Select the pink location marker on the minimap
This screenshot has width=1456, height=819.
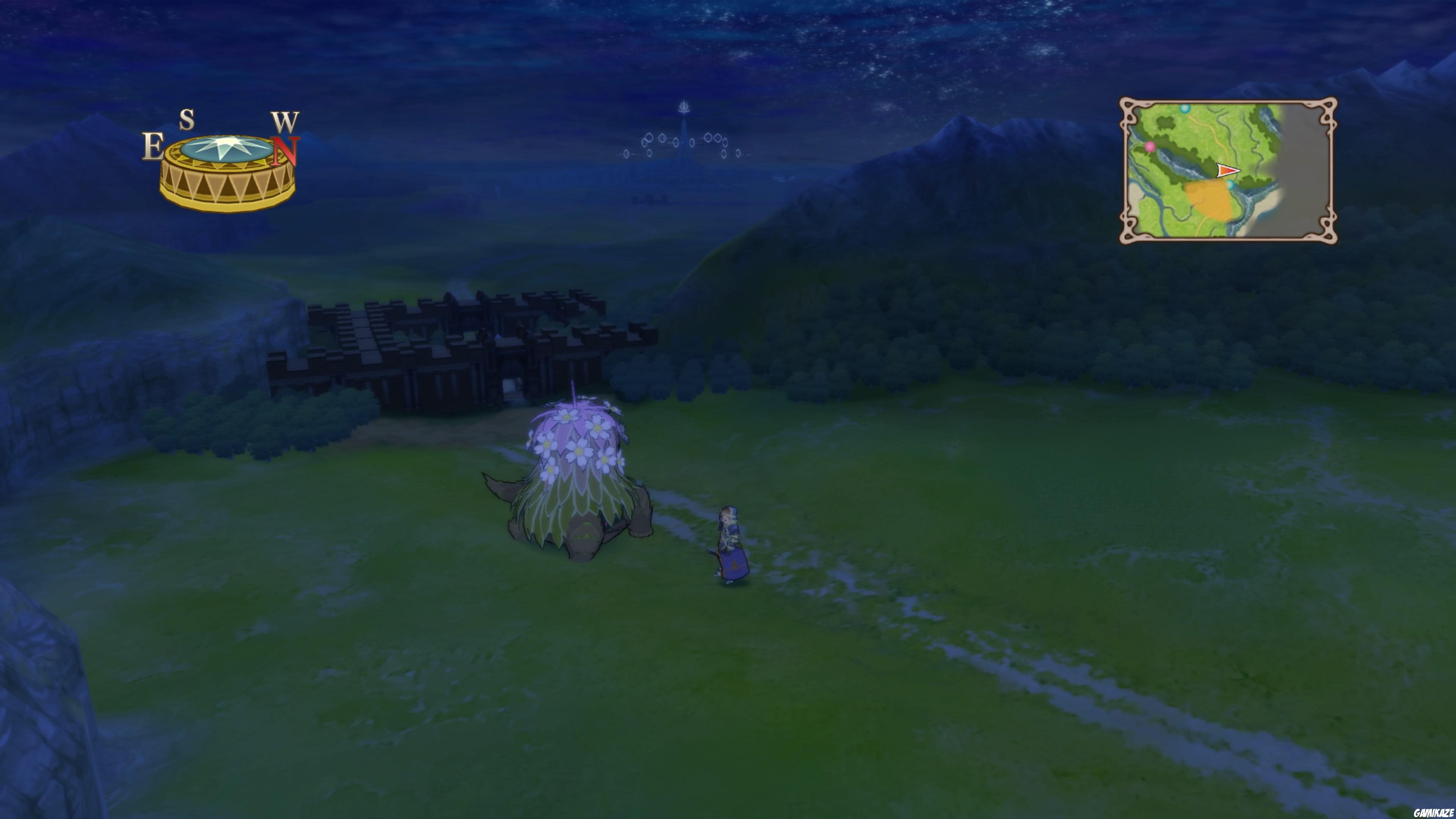tap(1150, 147)
